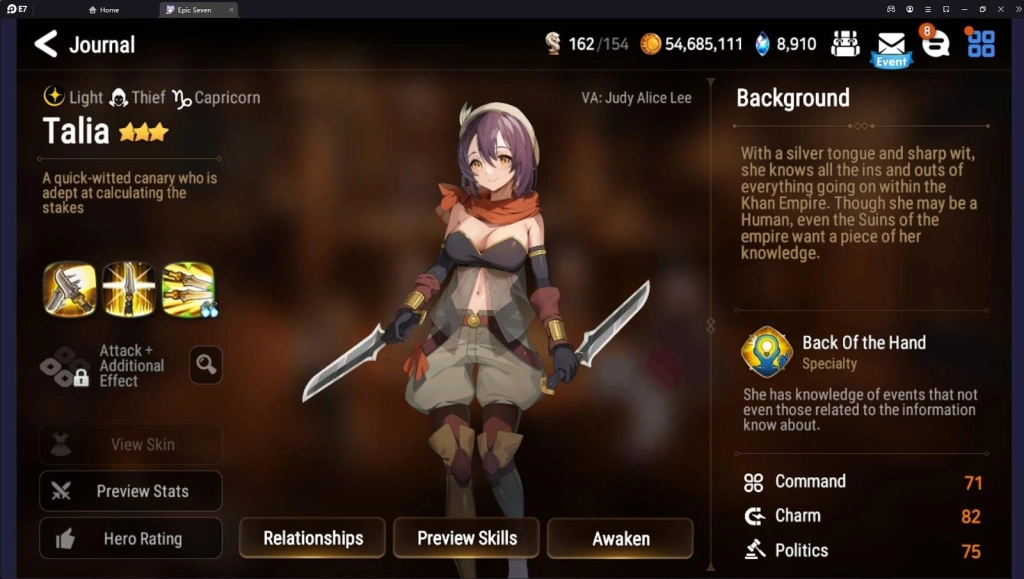Image resolution: width=1024 pixels, height=579 pixels.
Task: Tap the Back Of the Hand specialty icon
Action: 767,351
